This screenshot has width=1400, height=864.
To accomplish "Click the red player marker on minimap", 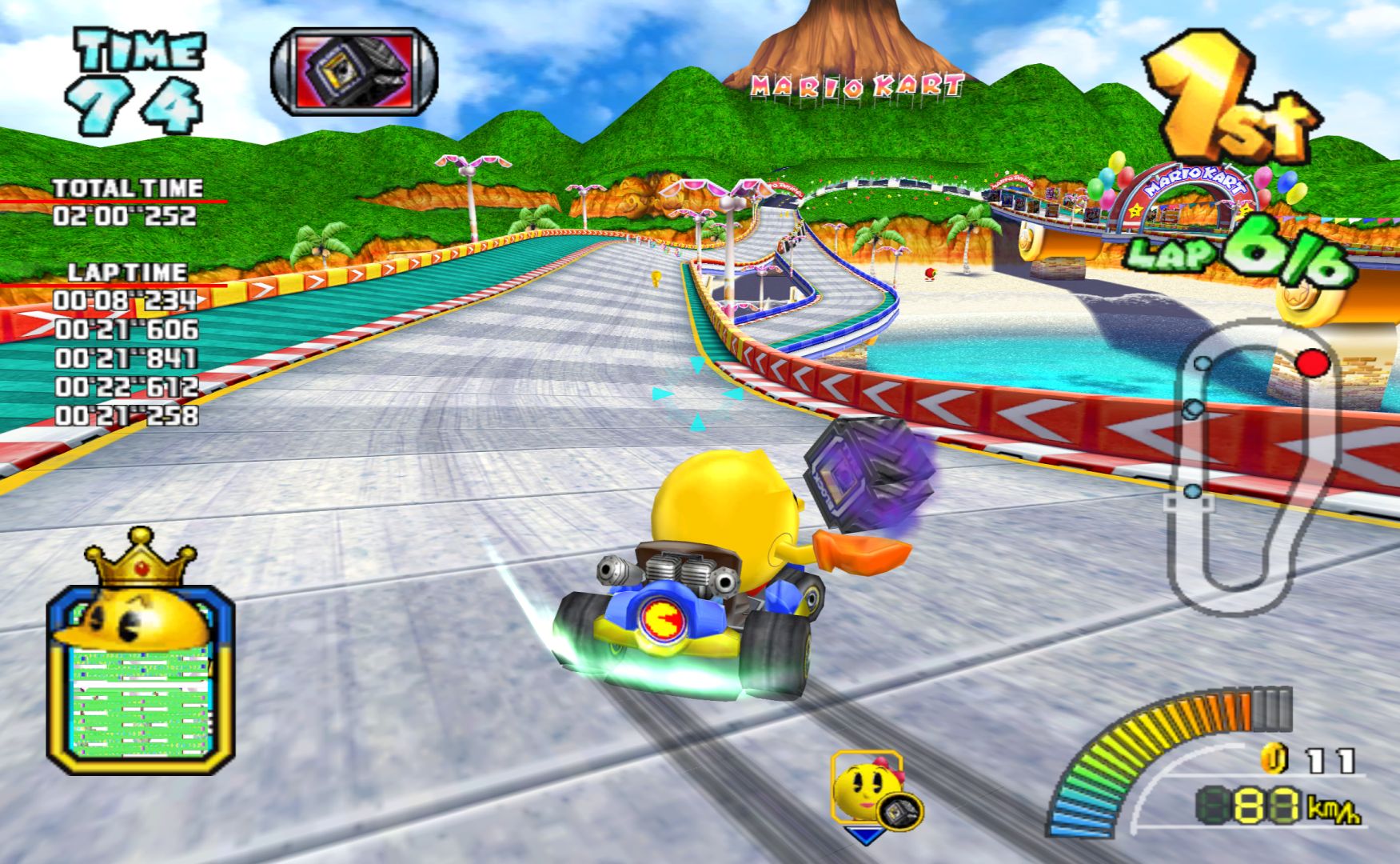I will coord(1312,364).
